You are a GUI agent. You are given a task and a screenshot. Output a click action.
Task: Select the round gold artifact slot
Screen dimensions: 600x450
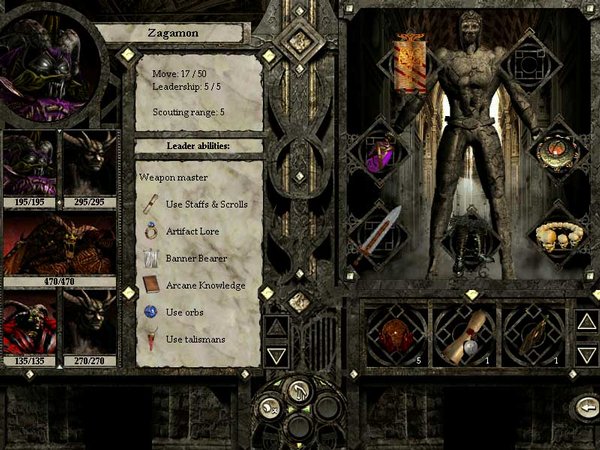coord(555,148)
